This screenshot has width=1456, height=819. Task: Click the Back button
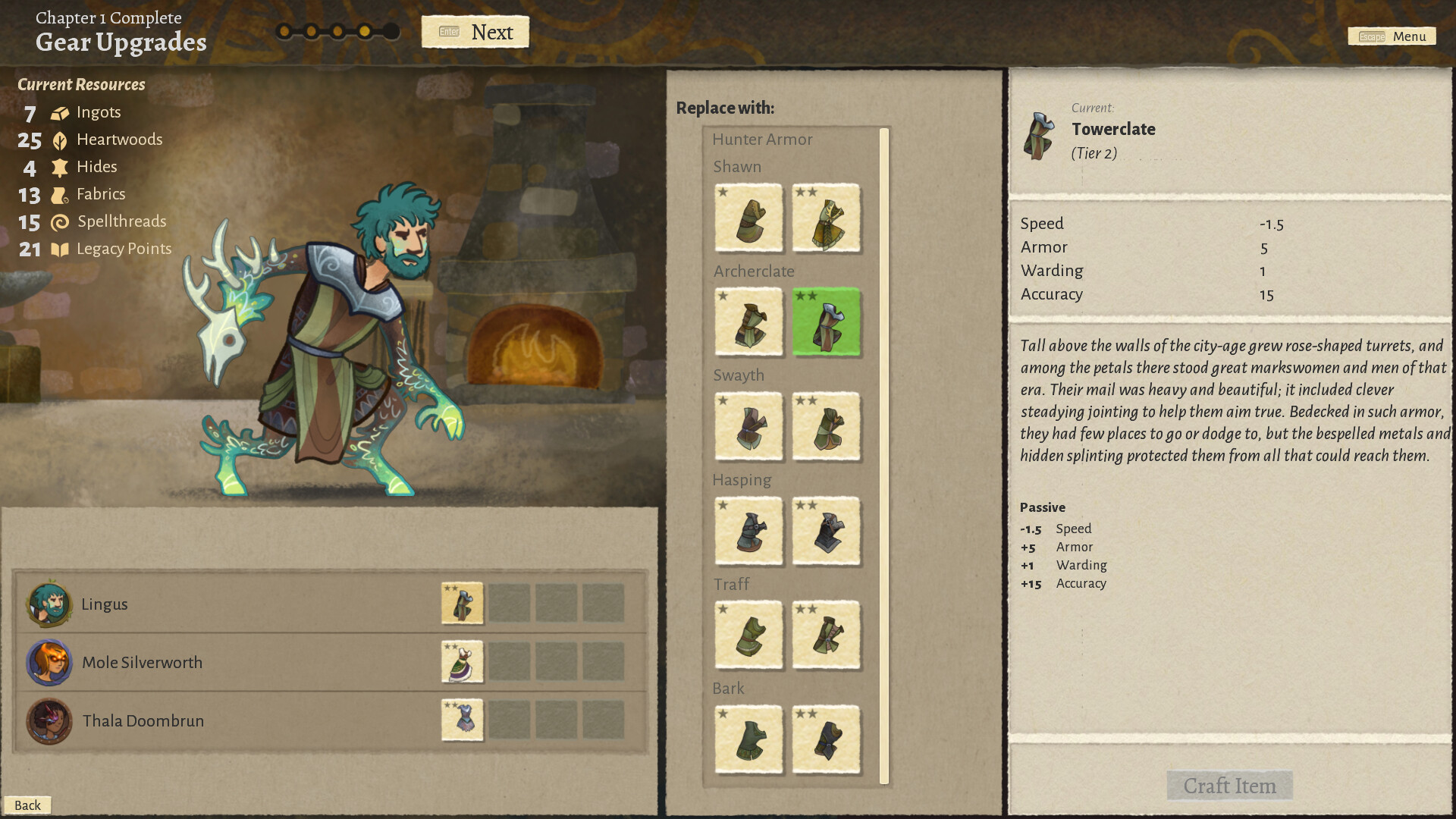coord(28,805)
